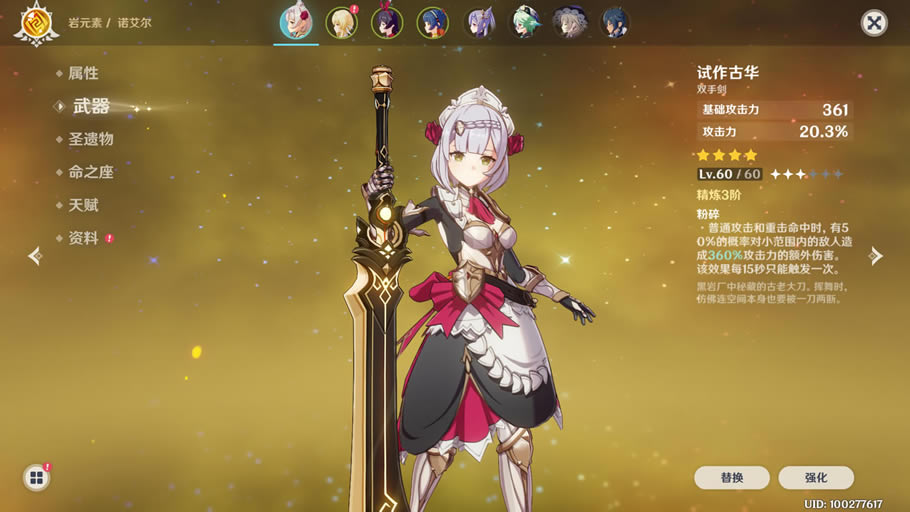Screen dimensions: 910x512
Task: Open the 圣遗物 artifacts menu
Action: click(x=90, y=139)
